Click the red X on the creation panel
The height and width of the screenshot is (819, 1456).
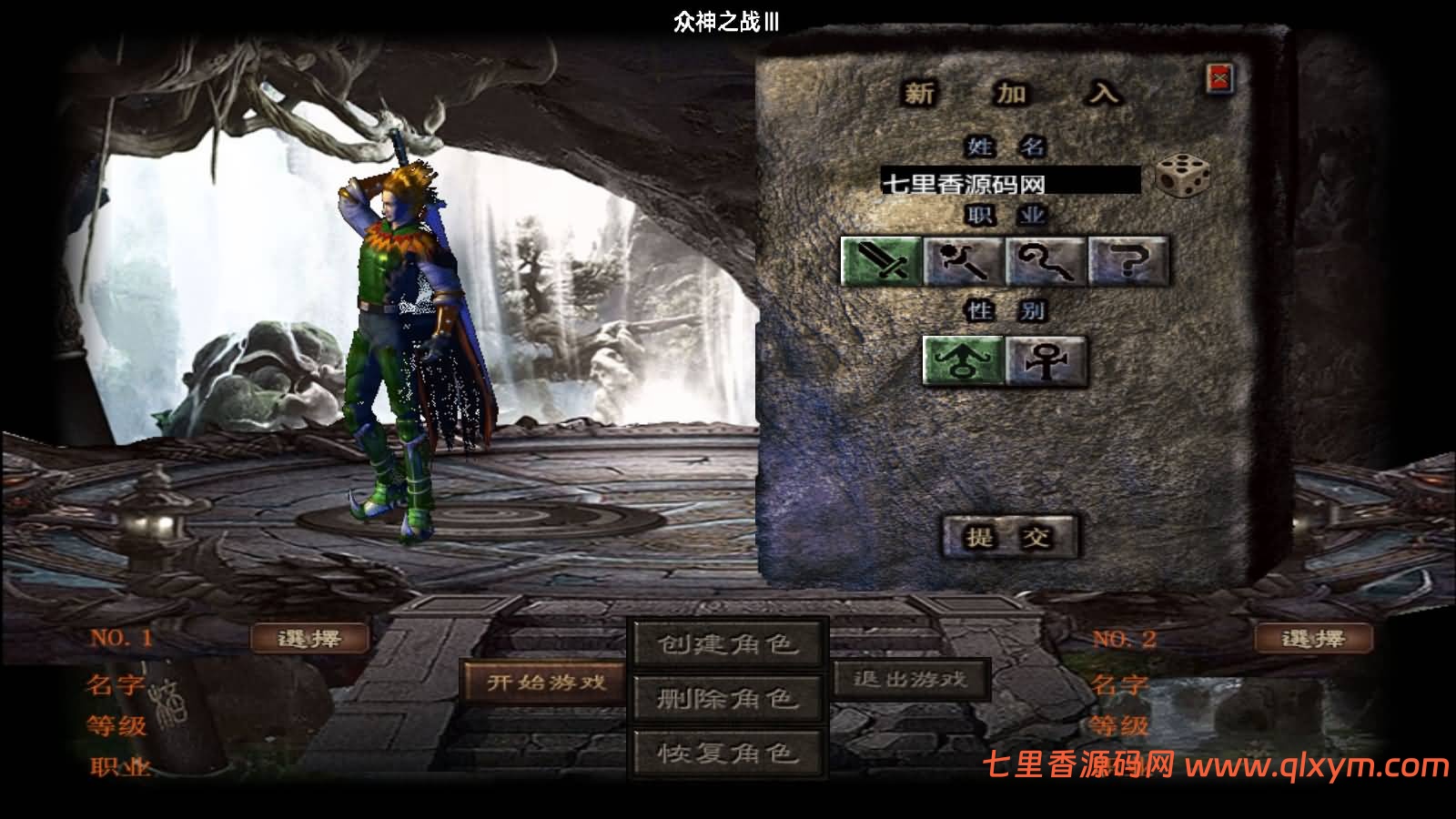pyautogui.click(x=1220, y=76)
